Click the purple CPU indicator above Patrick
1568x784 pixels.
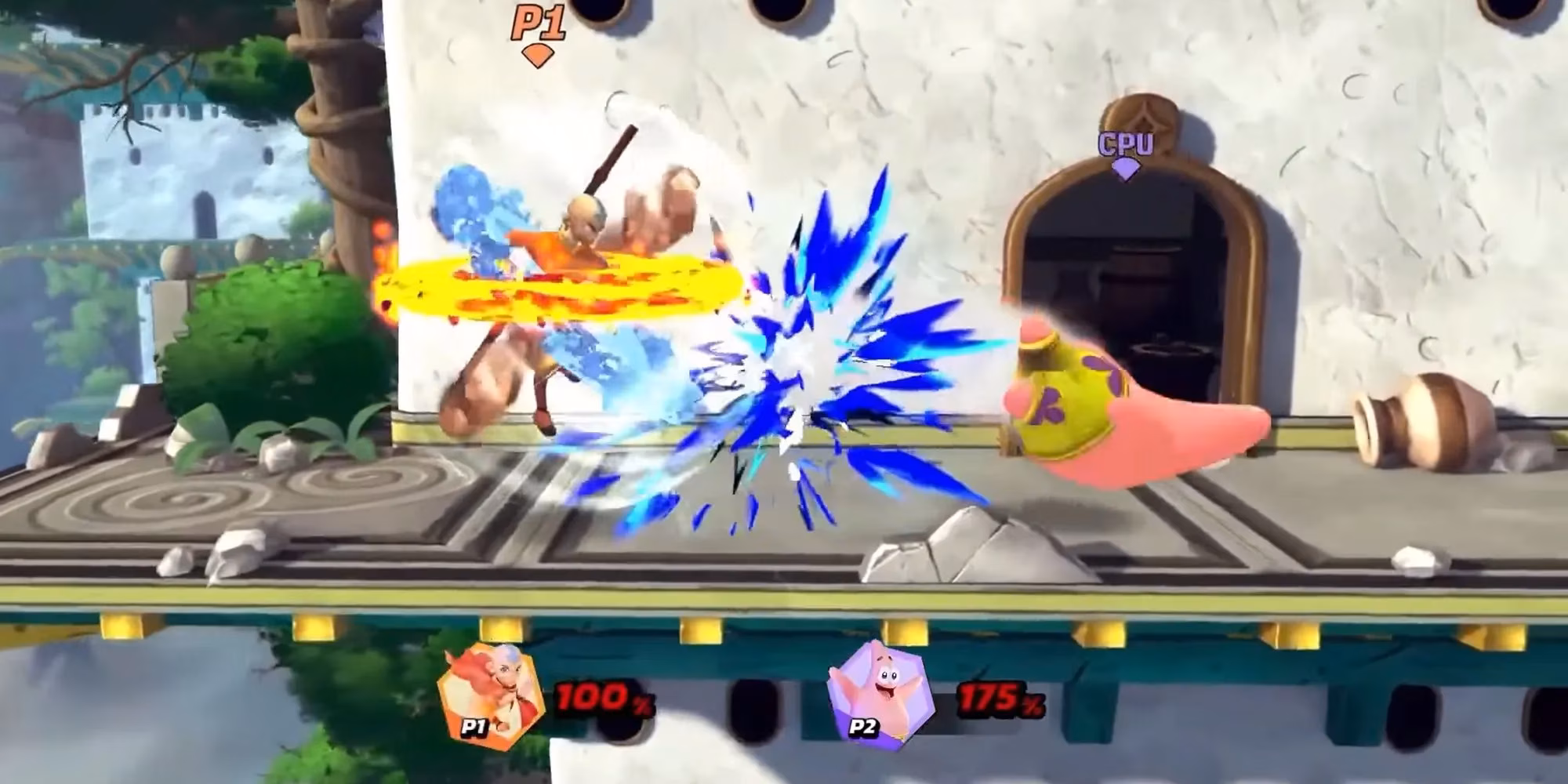1125,143
